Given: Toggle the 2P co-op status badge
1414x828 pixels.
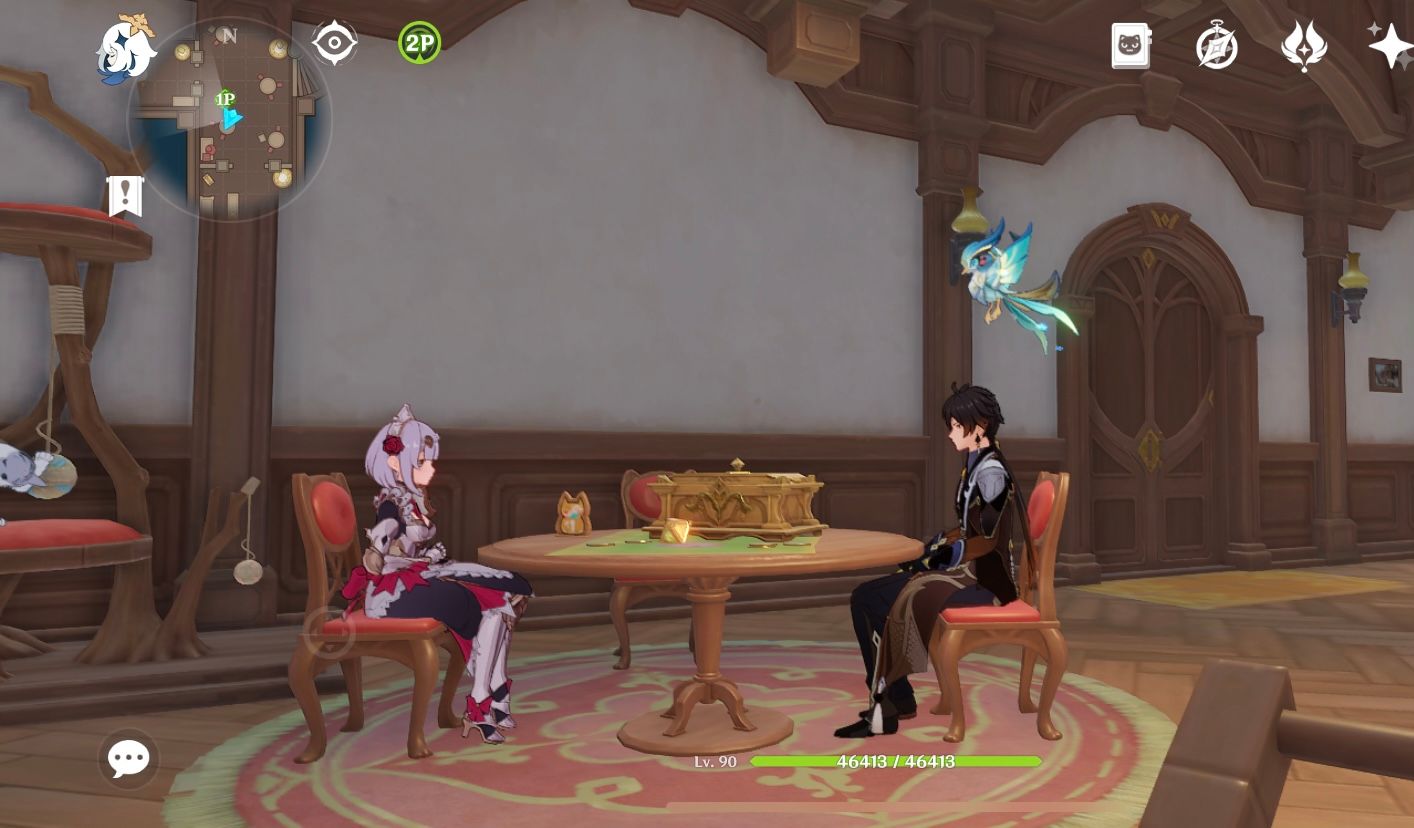Looking at the screenshot, I should [419, 42].
